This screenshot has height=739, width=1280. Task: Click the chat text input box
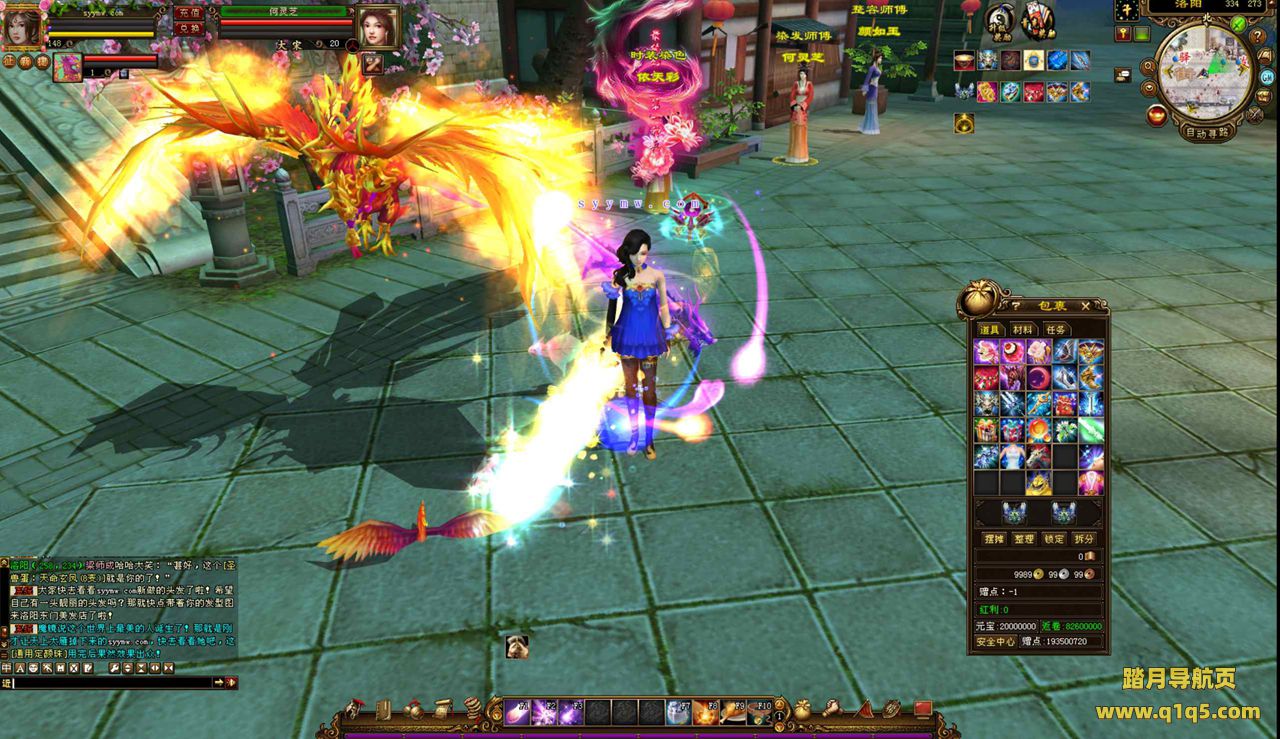pyautogui.click(x=112, y=682)
